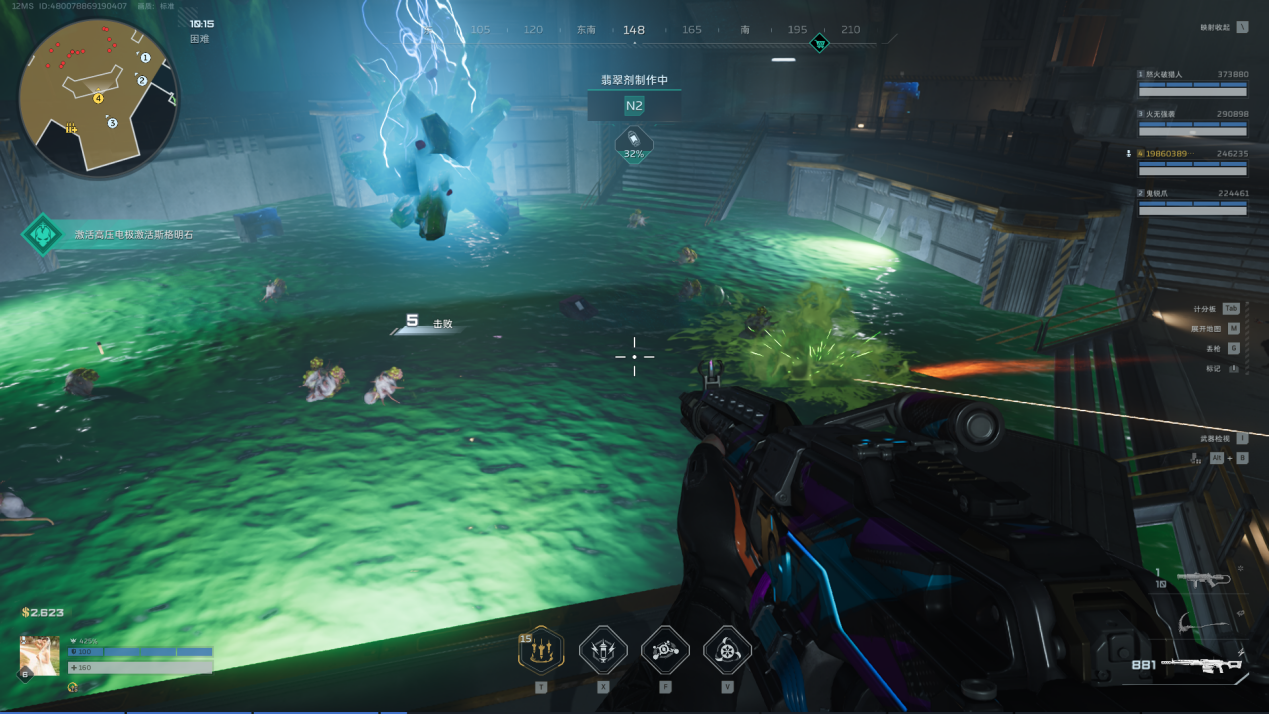Select teammate 怒火破猎人 in squad list
Screen dimensions: 1269x714
coord(1192,82)
